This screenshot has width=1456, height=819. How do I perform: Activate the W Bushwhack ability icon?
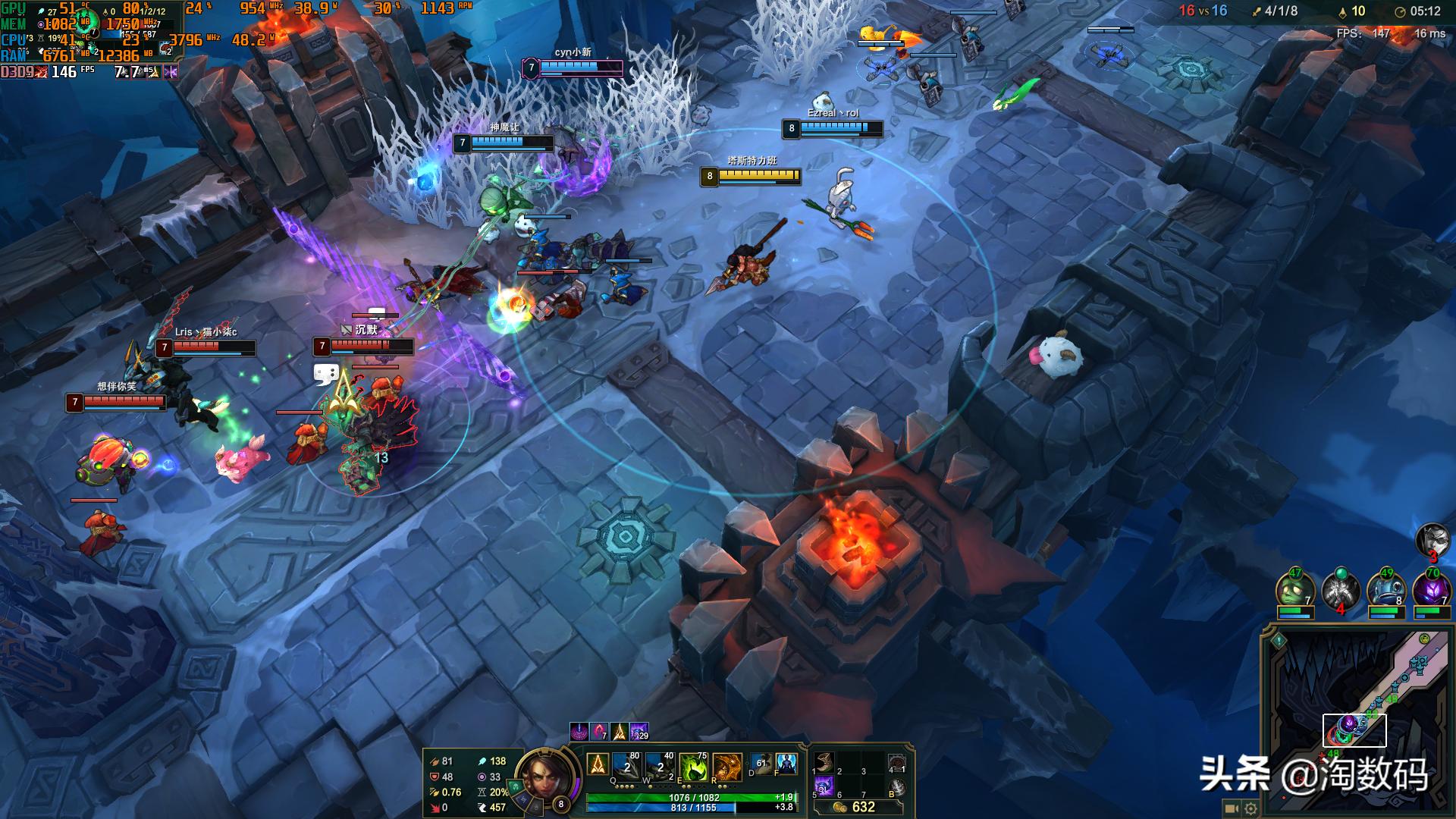[x=659, y=767]
